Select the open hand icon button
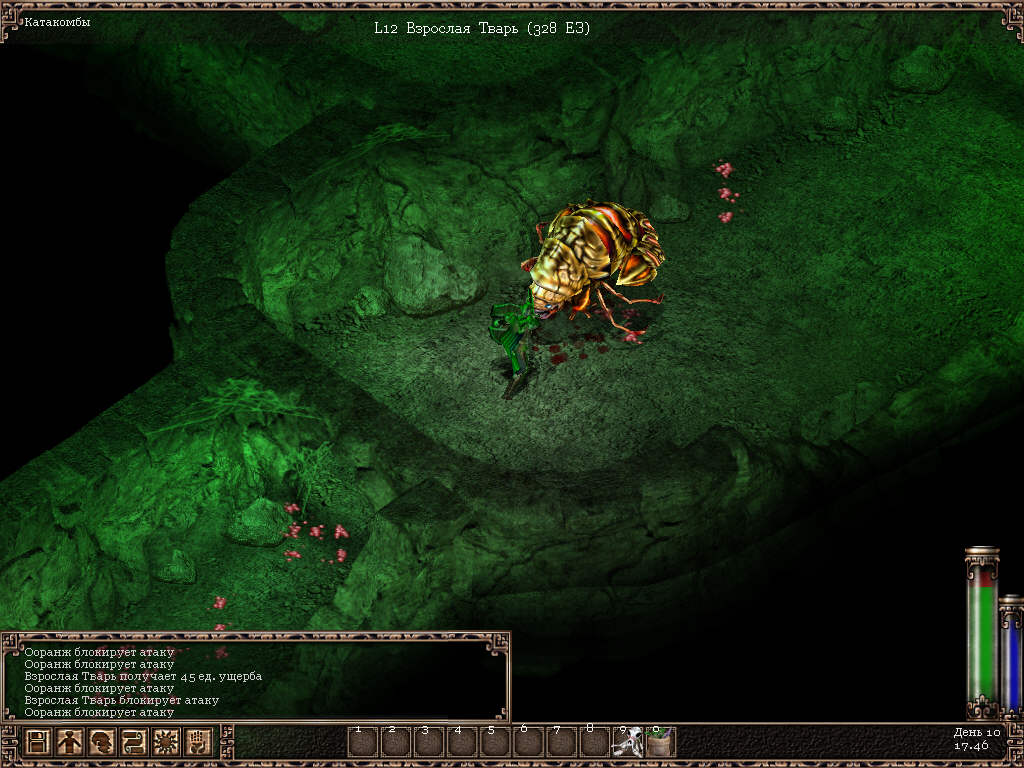The width and height of the screenshot is (1024, 768). (x=197, y=743)
